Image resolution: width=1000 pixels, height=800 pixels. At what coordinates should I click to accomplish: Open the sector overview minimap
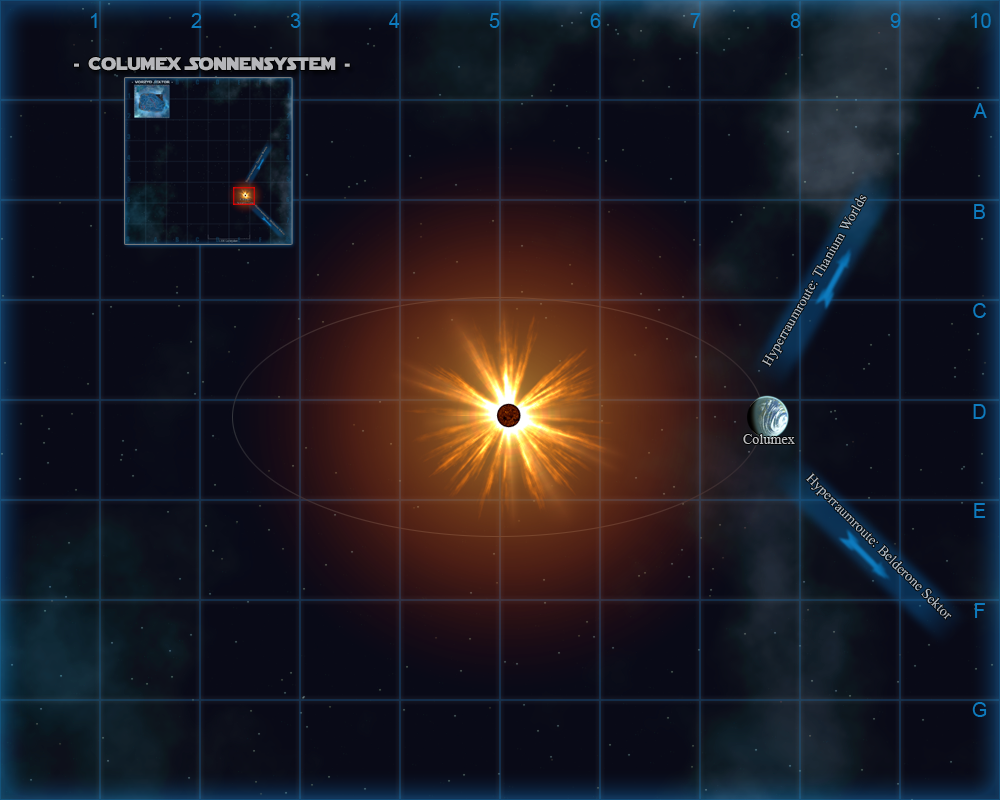pyautogui.click(x=208, y=161)
